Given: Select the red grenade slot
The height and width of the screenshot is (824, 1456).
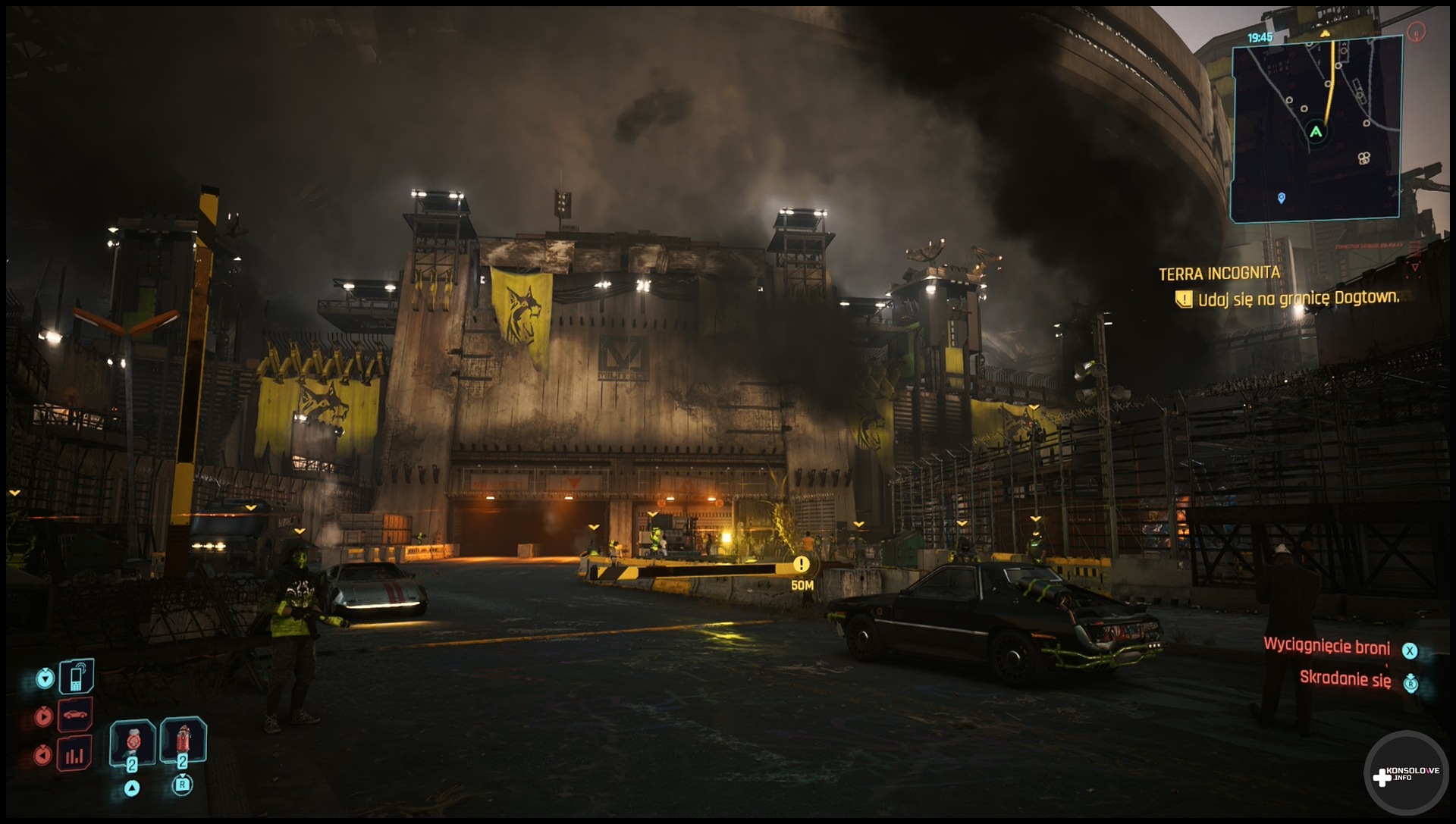Looking at the screenshot, I should [x=183, y=739].
